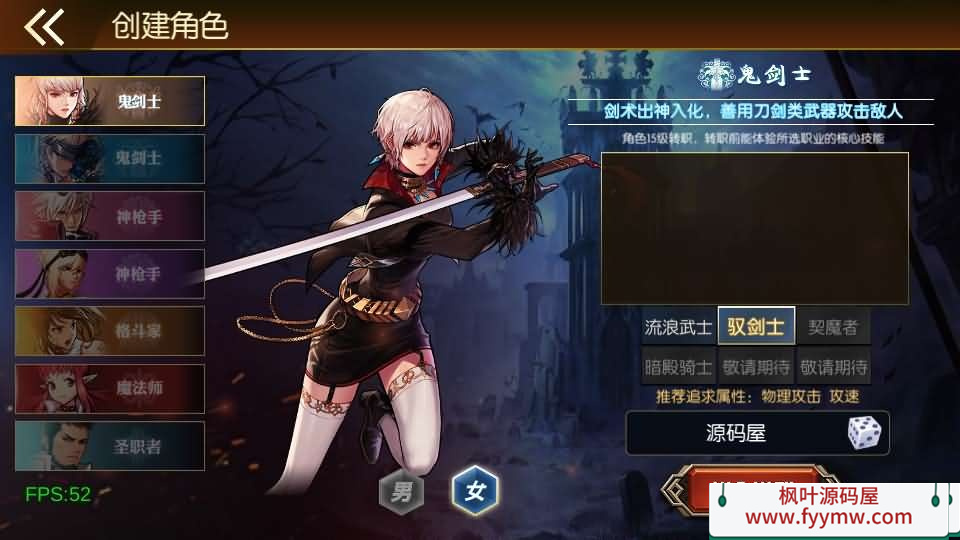Select the 神枪手 class on the purple row

(x=110, y=273)
